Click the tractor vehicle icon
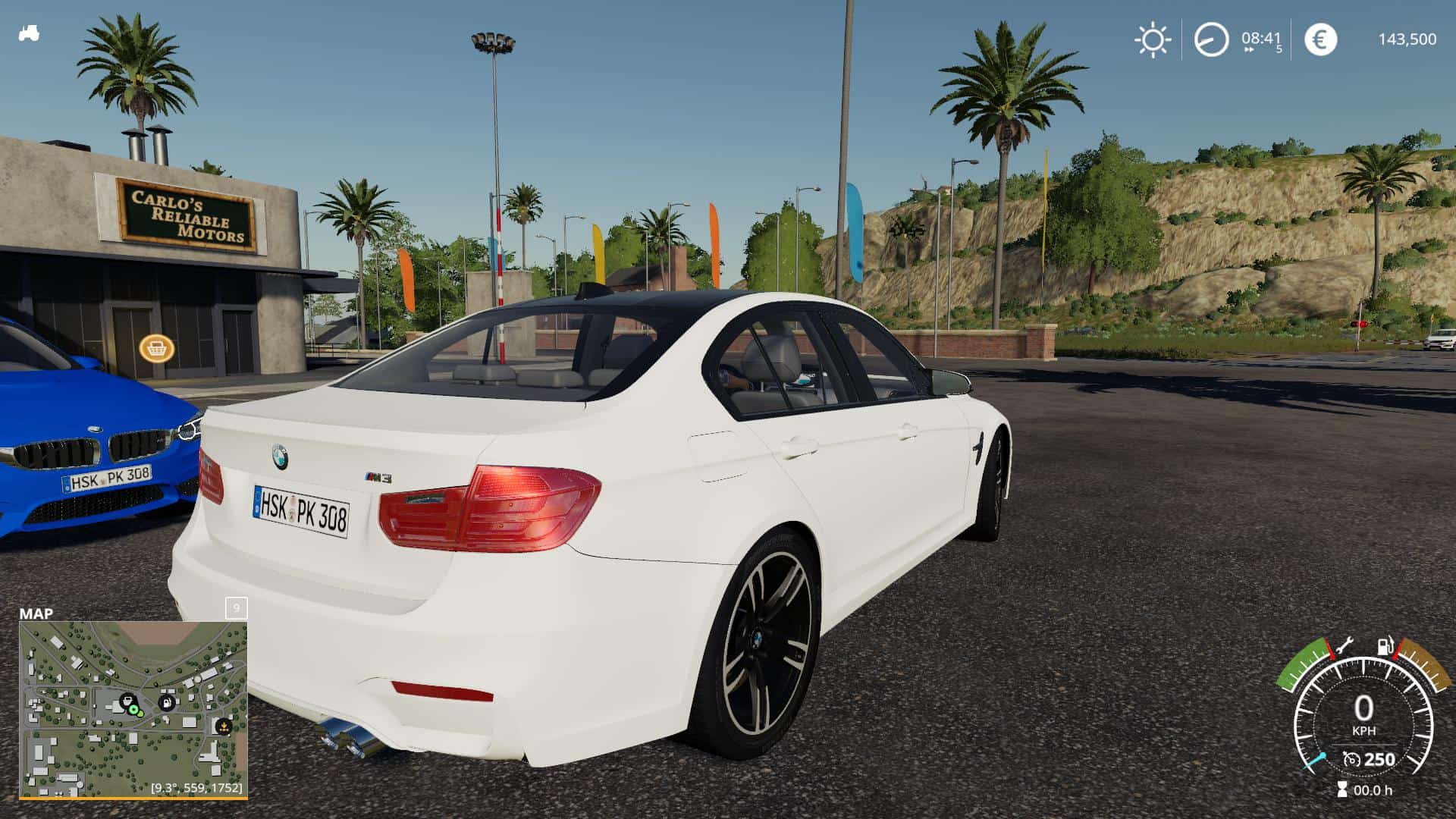The image size is (1456, 819). point(29,33)
